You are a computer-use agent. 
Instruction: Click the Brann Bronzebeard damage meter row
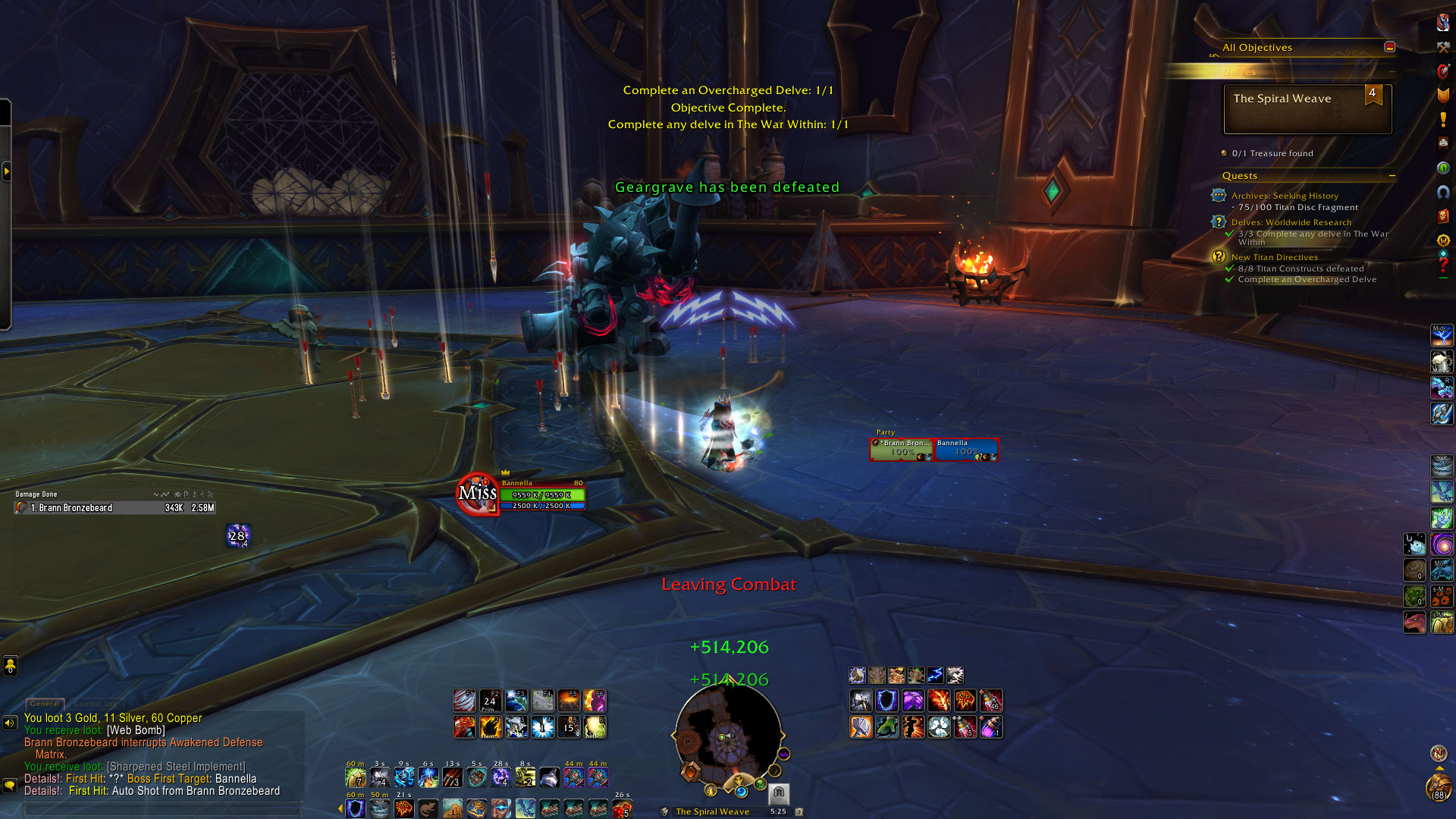tap(114, 507)
